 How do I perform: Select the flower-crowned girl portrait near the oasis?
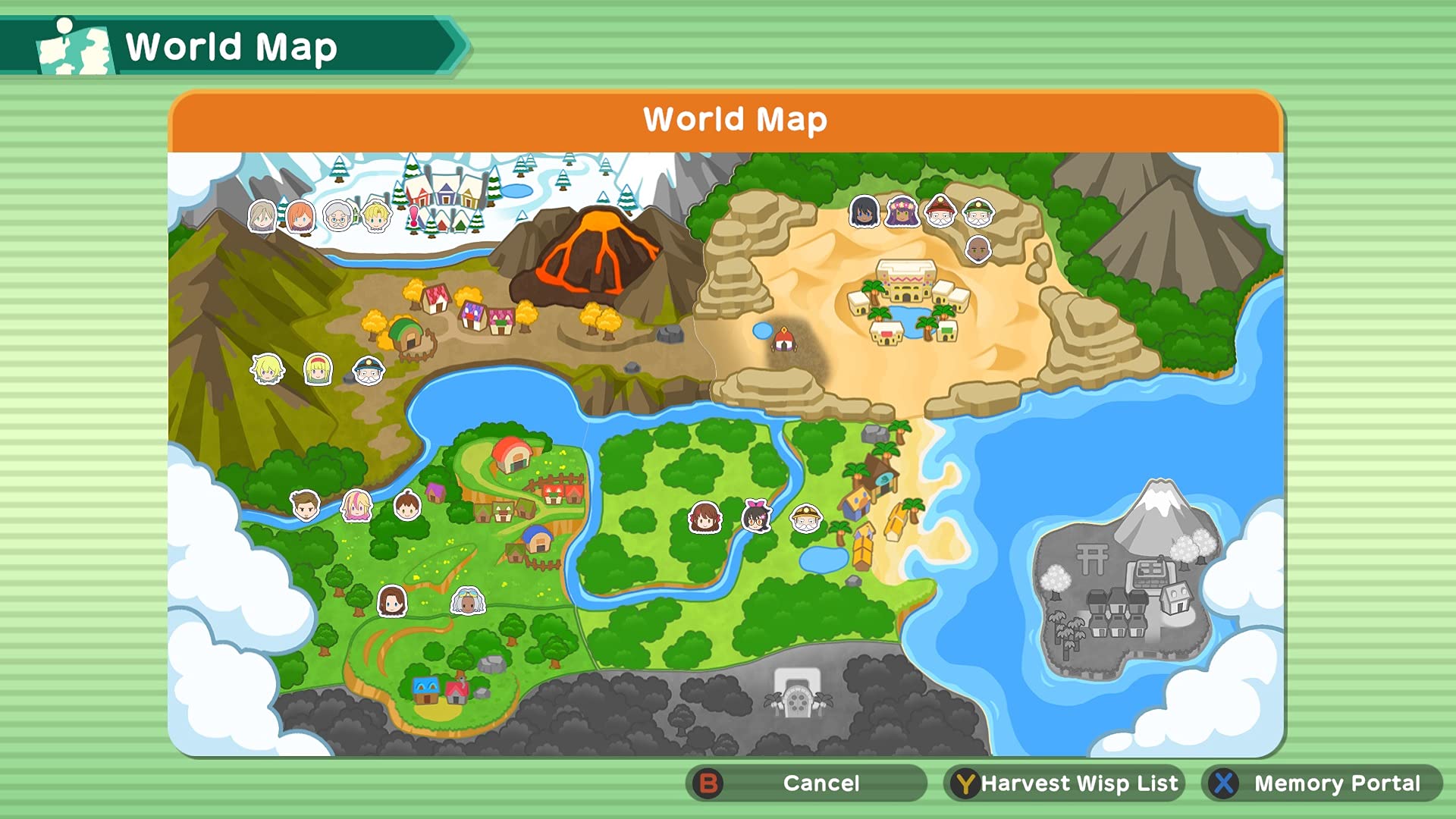click(902, 212)
